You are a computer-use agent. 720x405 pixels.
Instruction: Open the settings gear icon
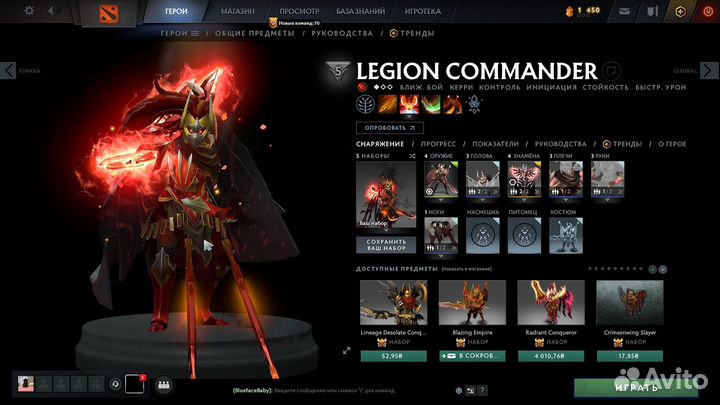tap(28, 10)
